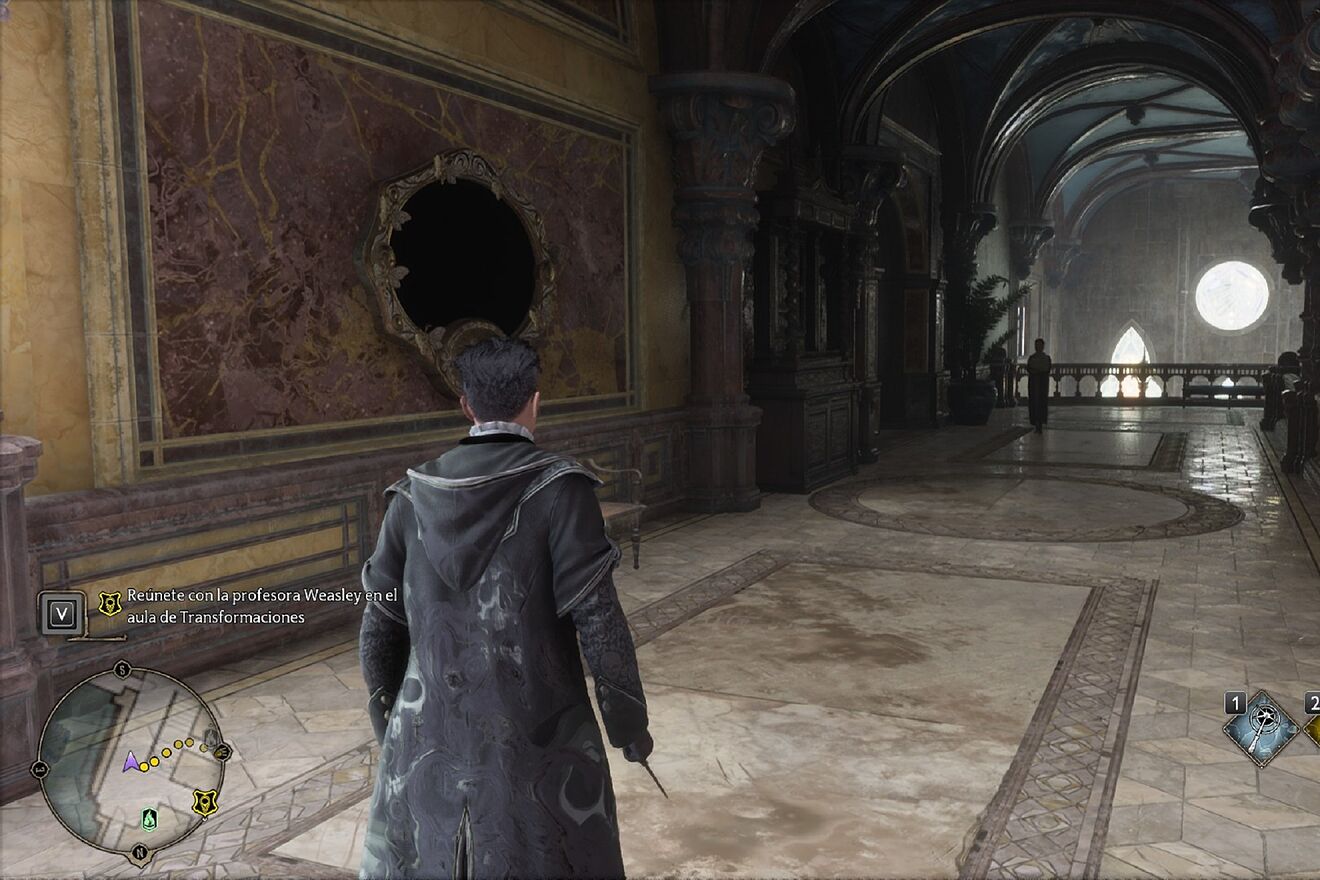The width and height of the screenshot is (1320, 880).
Task: Click the tracked quest objective about Professor Weasley
Action: 262,606
